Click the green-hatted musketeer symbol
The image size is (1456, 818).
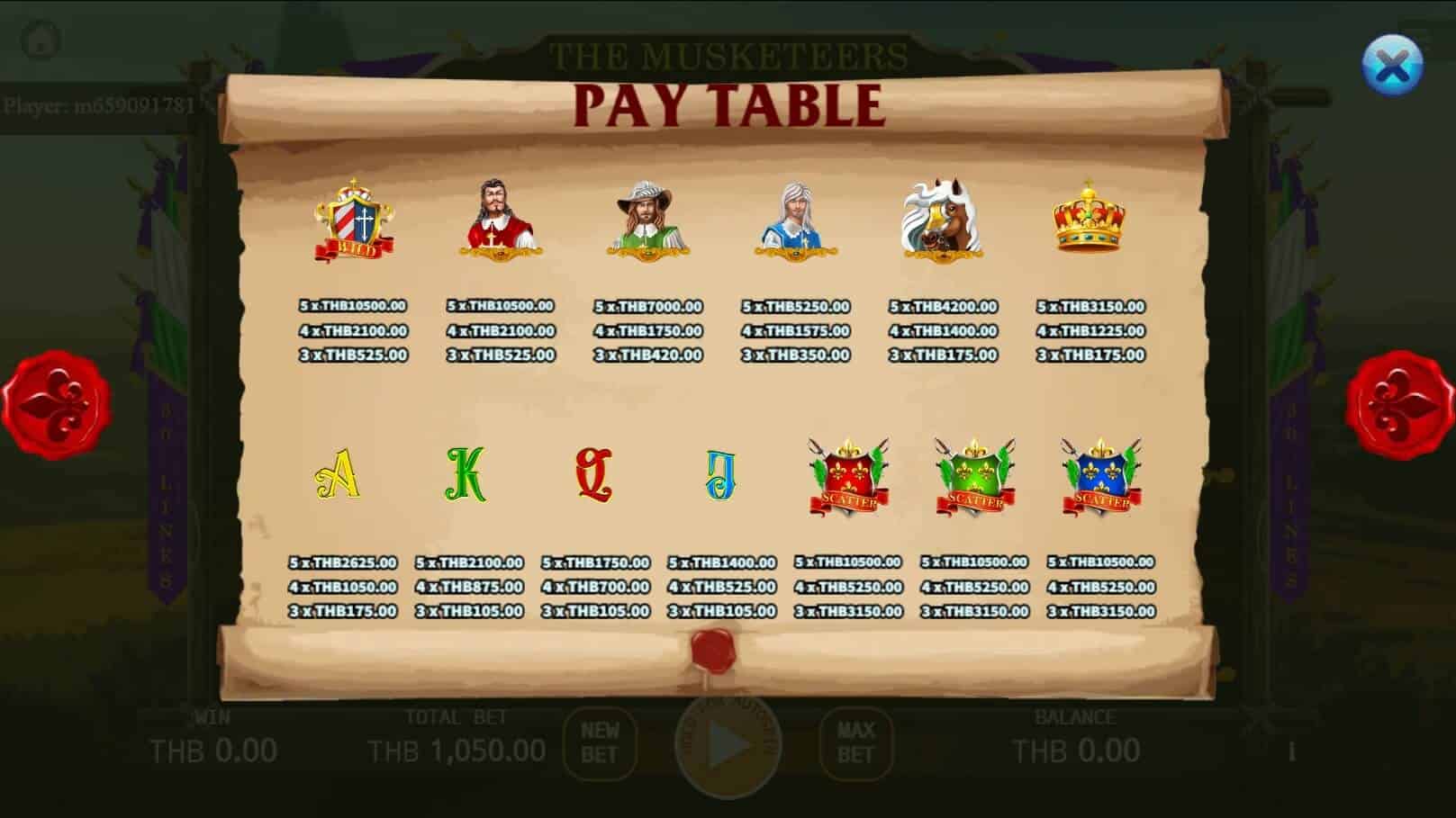647,219
